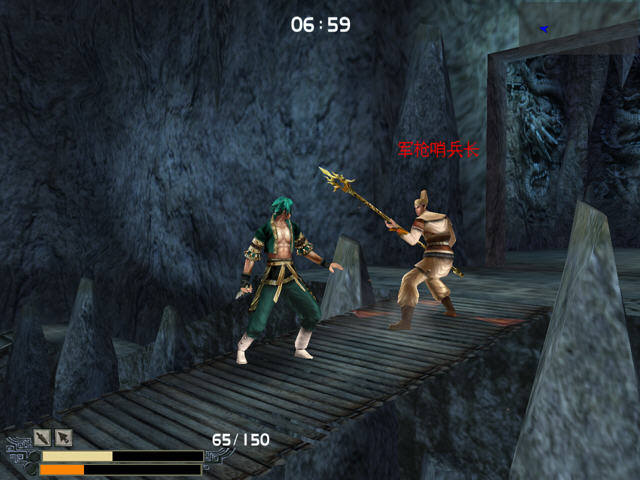Select the dagger weapon icon
Viewport: 640px width, 480px height.
click(42, 437)
